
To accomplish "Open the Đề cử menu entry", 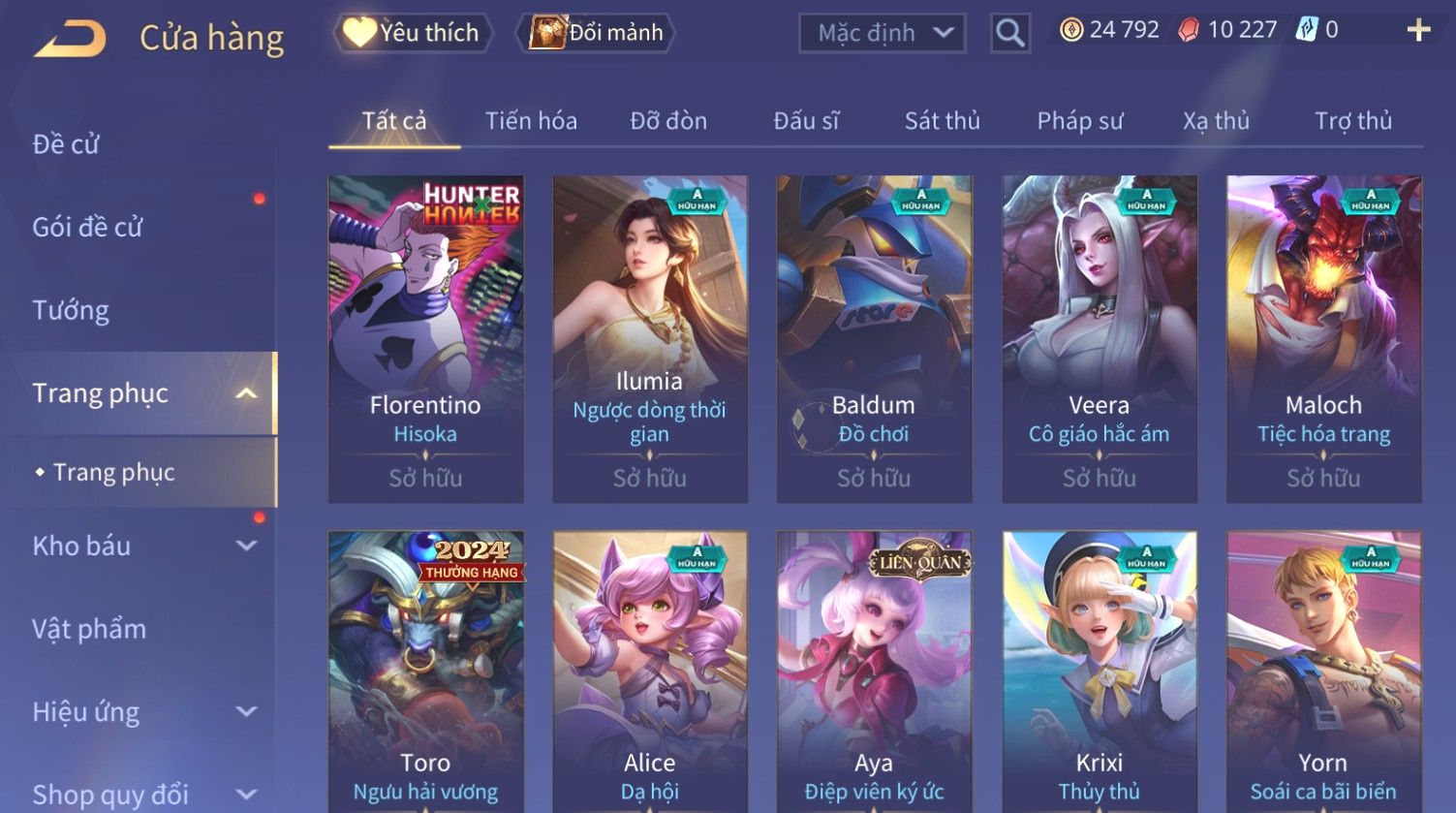I will tap(66, 144).
